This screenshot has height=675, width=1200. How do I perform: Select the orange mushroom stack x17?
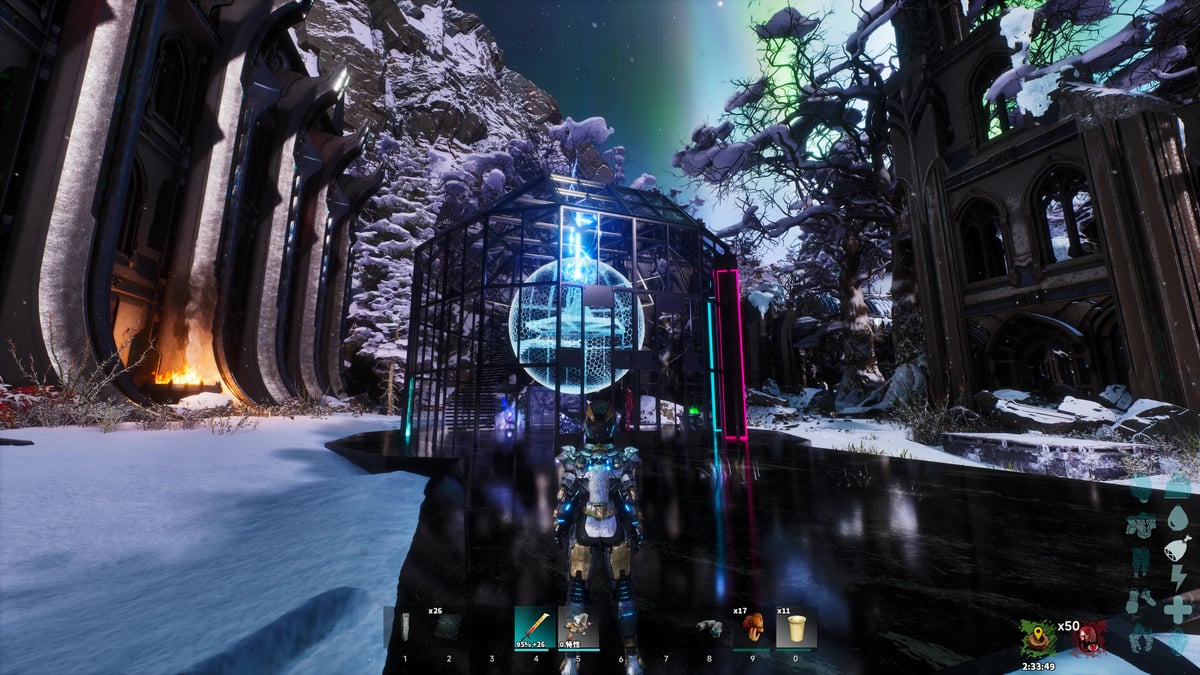pyautogui.click(x=752, y=628)
